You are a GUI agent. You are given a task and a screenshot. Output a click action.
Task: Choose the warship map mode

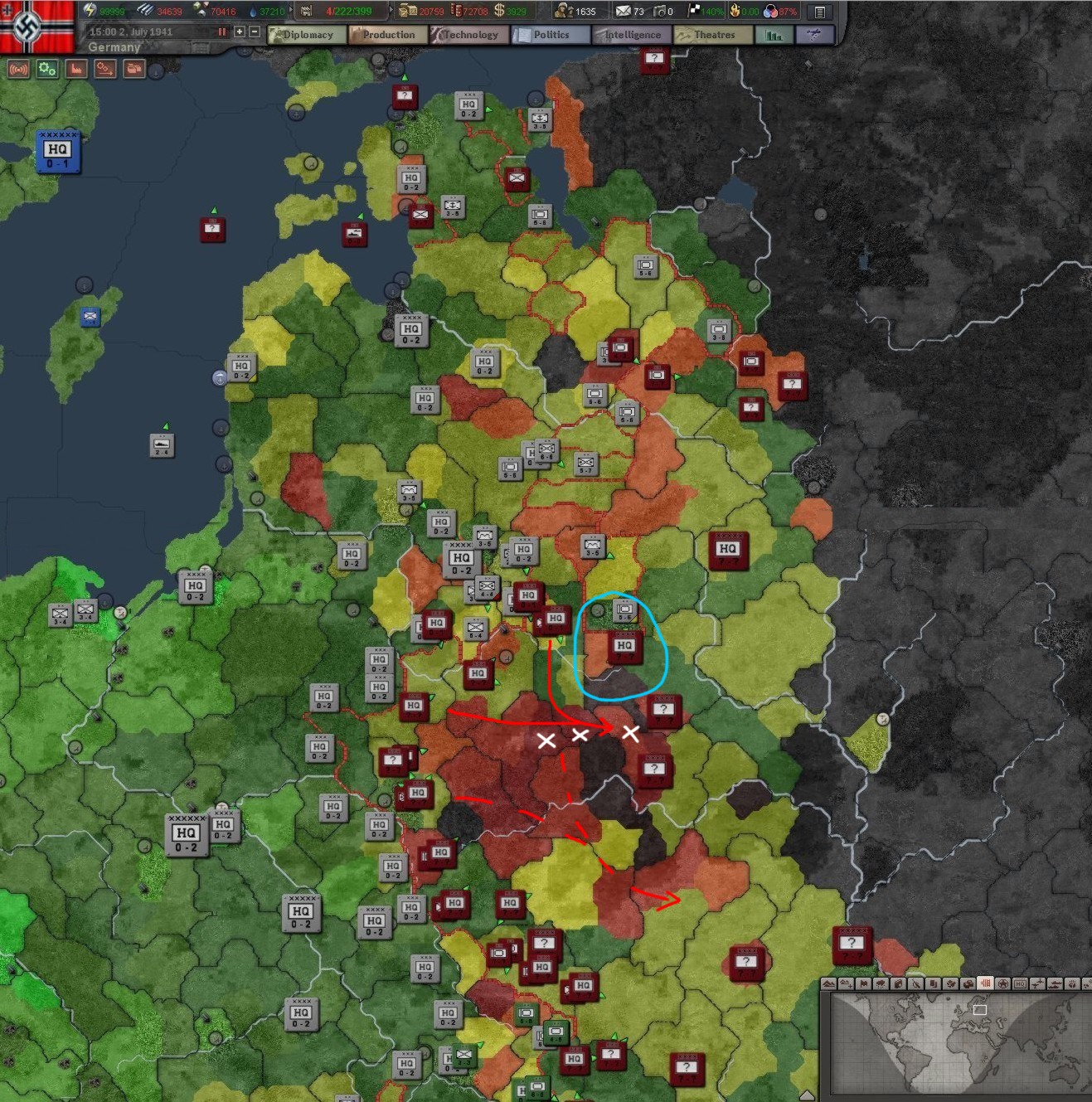point(1055,983)
